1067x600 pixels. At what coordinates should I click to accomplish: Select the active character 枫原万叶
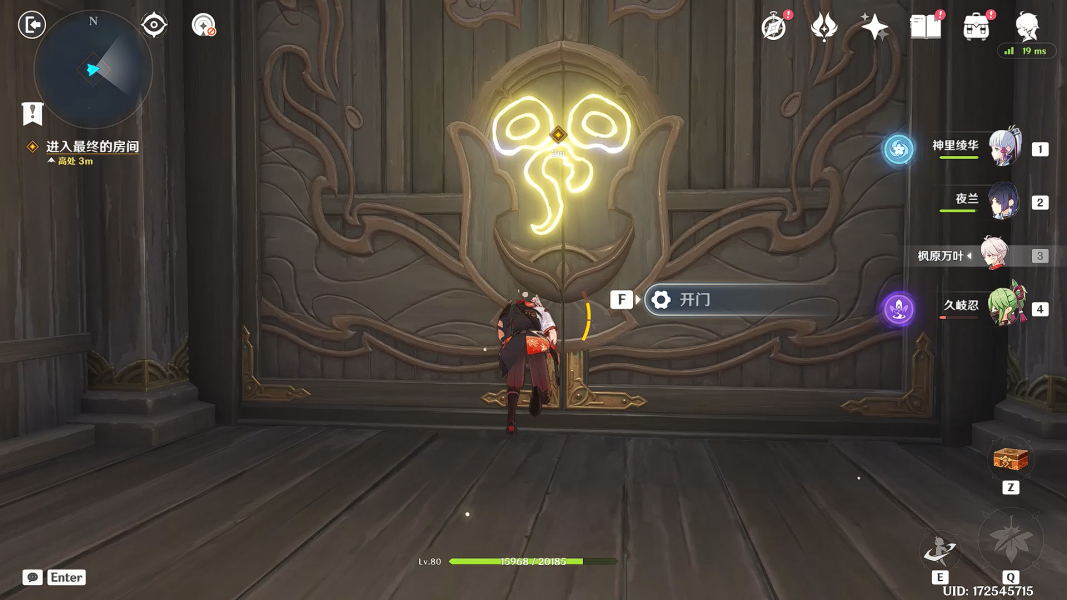(993, 255)
